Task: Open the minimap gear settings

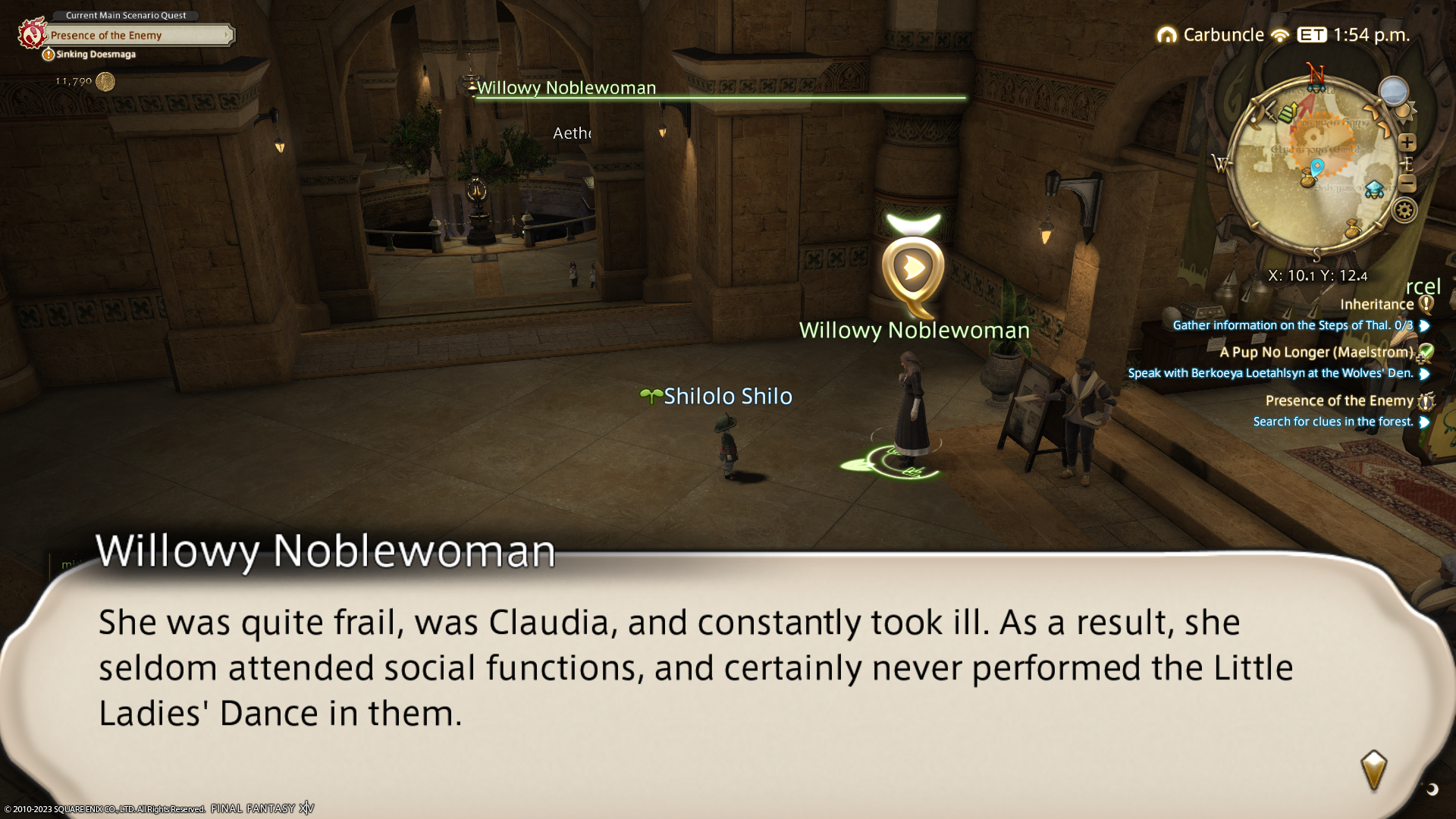Action: coord(1404,210)
